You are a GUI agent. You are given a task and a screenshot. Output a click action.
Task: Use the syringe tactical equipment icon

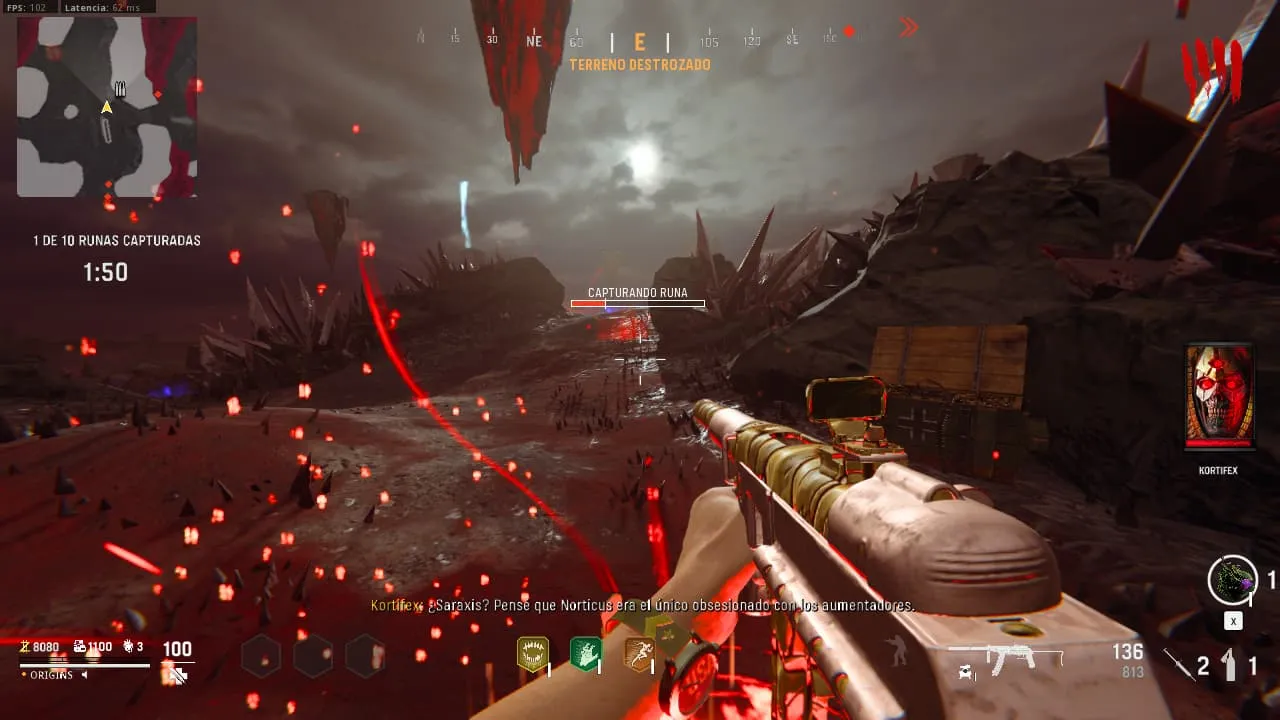pyautogui.click(x=1180, y=663)
